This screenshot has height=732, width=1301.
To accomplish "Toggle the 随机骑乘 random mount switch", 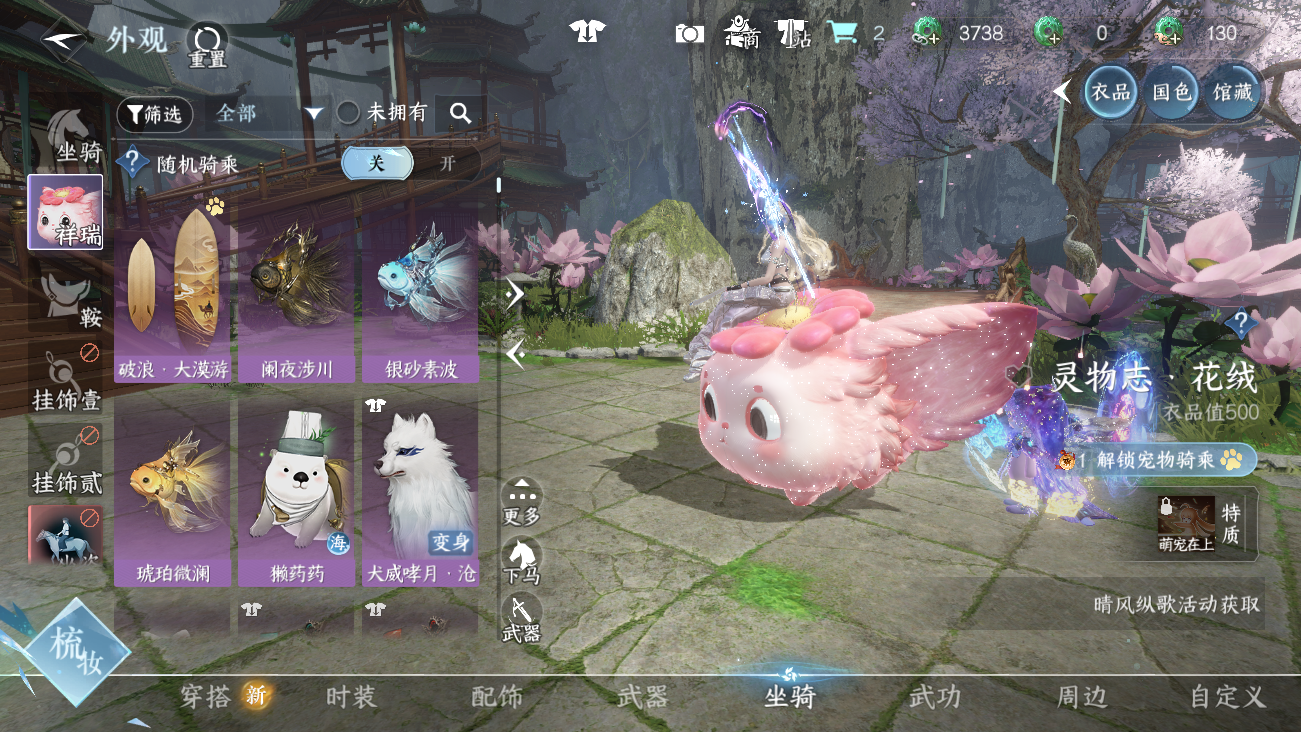I will coord(410,163).
